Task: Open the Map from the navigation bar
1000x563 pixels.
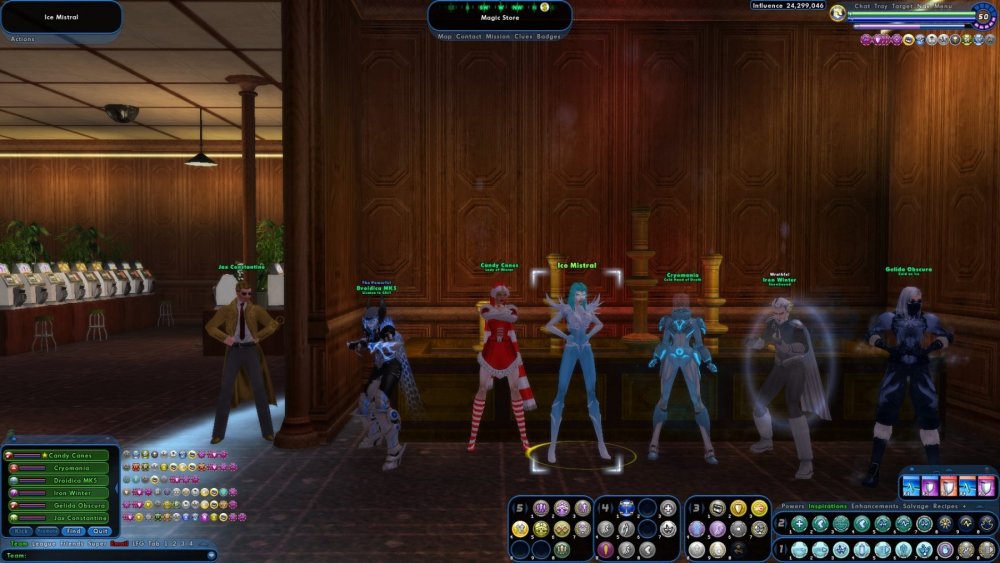Action: (x=445, y=36)
